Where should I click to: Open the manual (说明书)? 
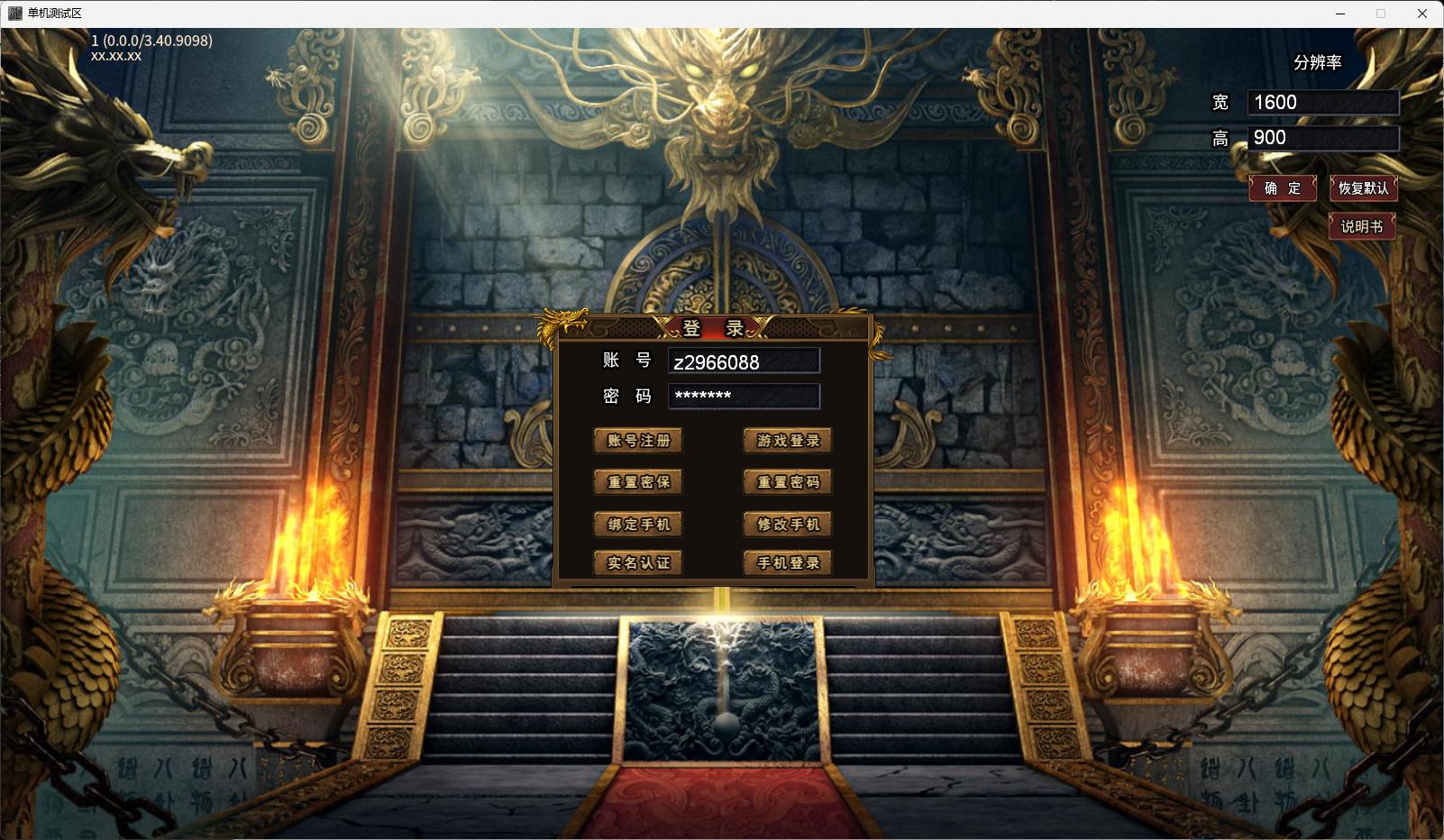(x=1361, y=226)
